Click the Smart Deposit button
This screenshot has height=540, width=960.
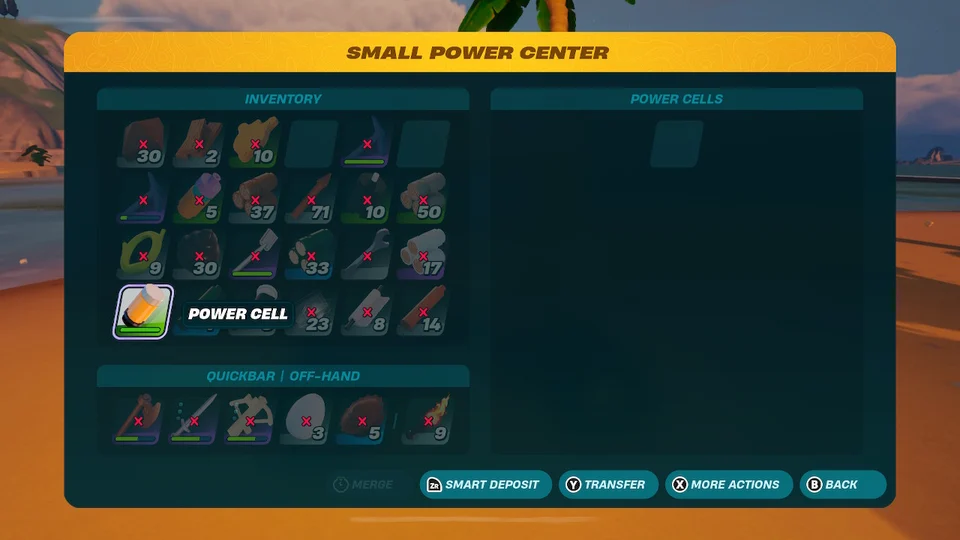point(485,485)
